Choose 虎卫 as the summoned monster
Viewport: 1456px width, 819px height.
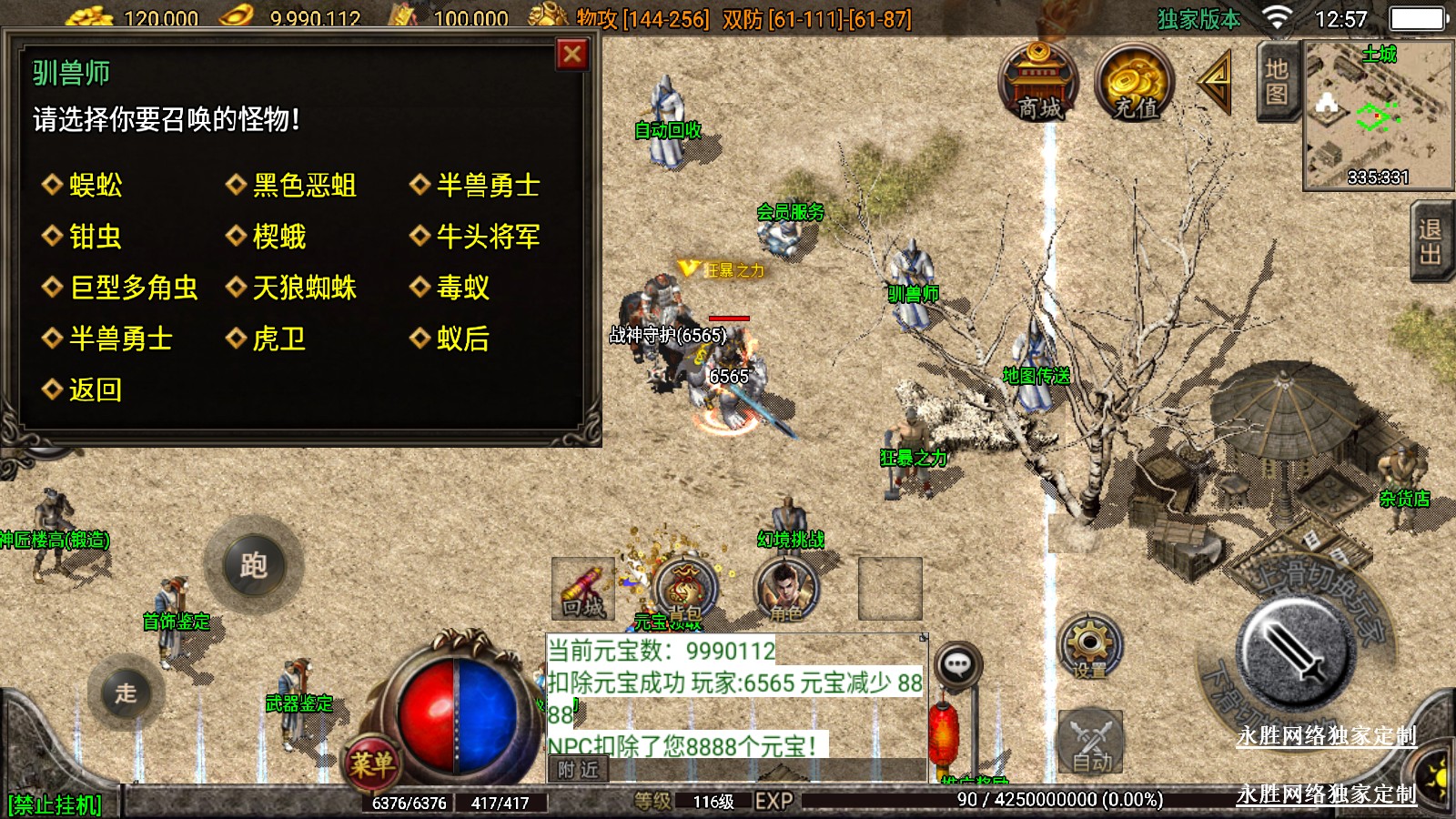pyautogui.click(x=278, y=339)
